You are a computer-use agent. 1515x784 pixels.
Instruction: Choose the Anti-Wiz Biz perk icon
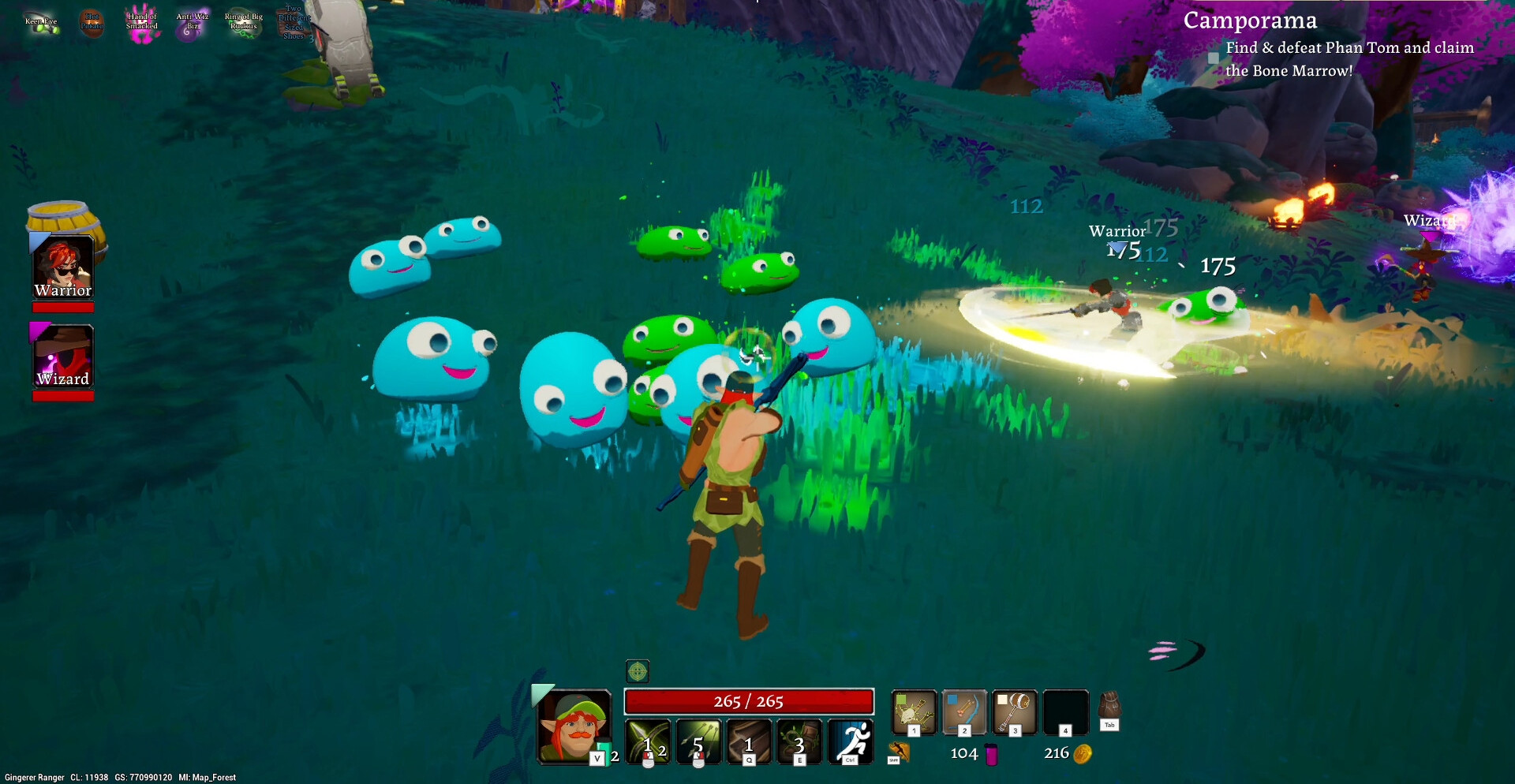coord(192,23)
